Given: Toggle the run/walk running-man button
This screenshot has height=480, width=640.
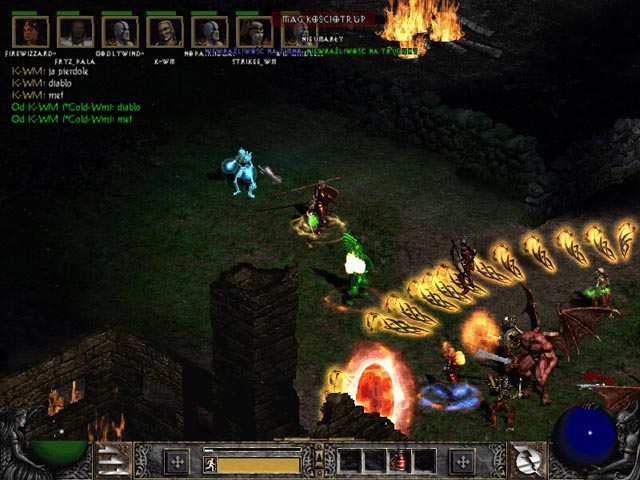Looking at the screenshot, I should click(210, 463).
